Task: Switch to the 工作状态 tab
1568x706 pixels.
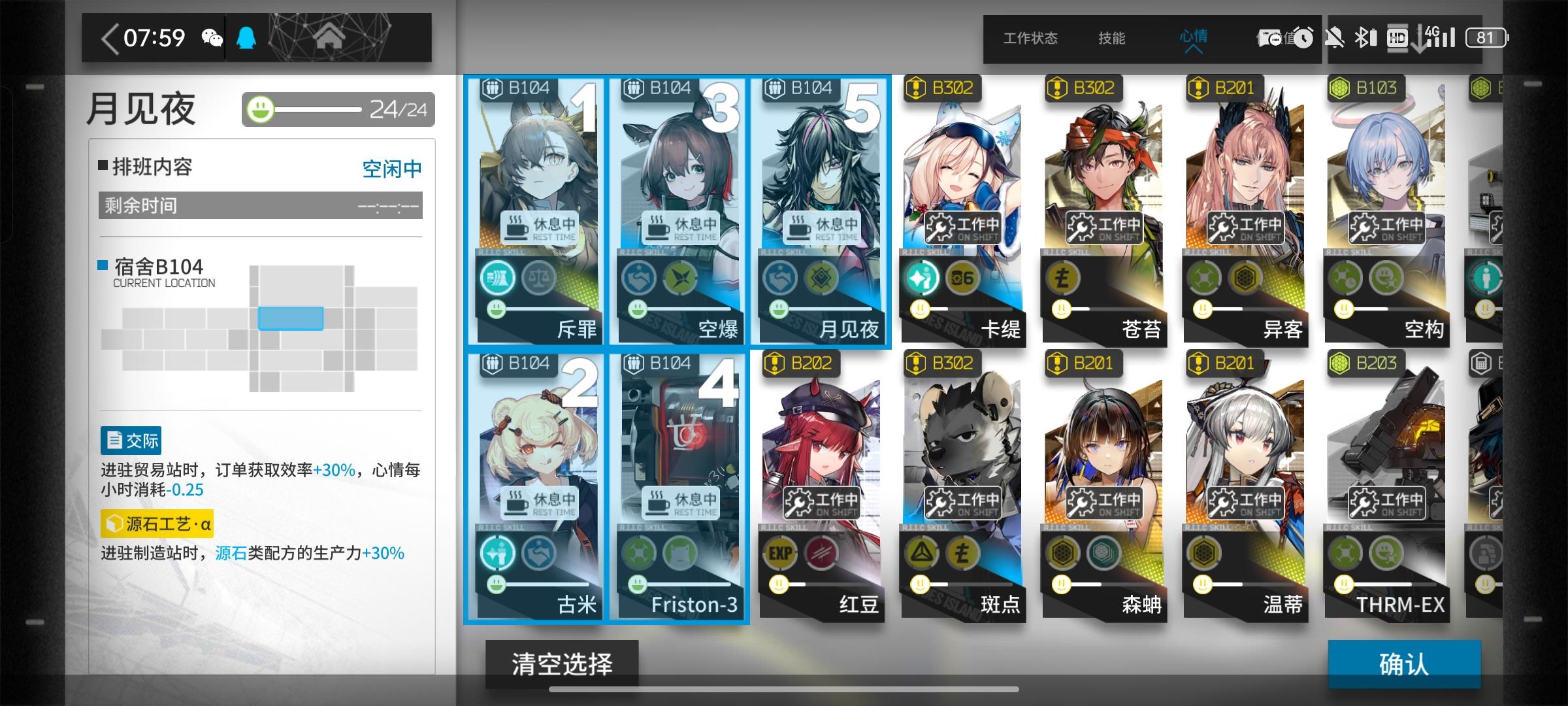Action: pos(1031,39)
